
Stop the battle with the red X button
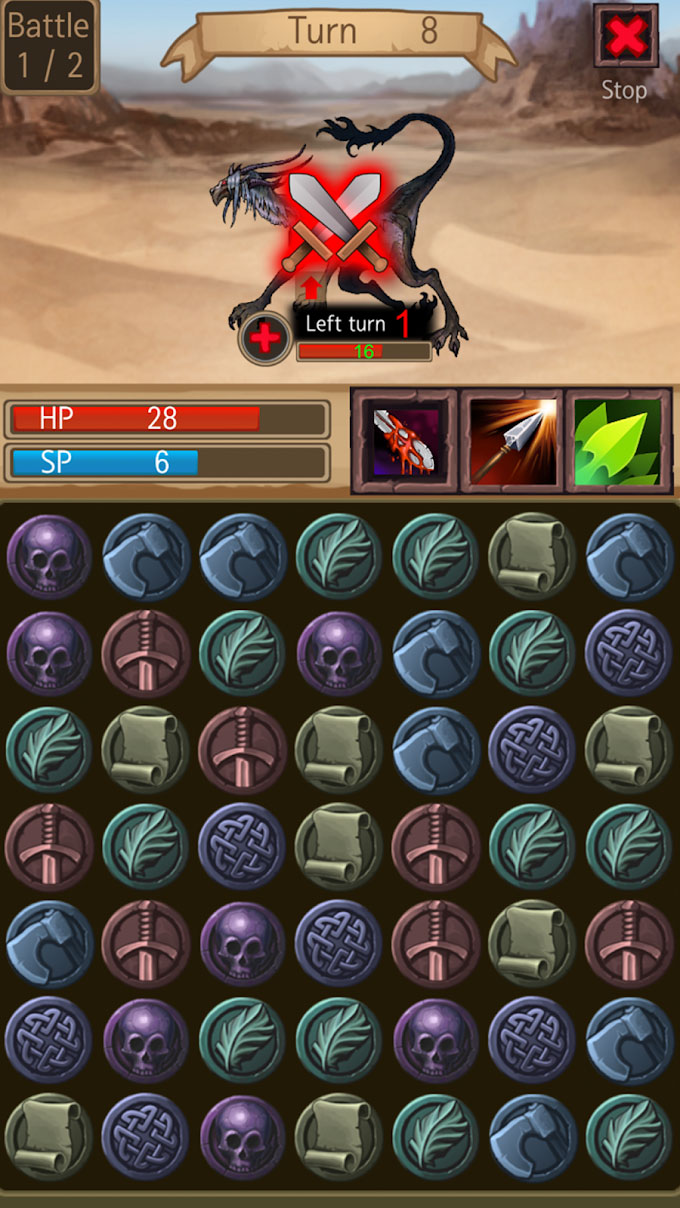pyautogui.click(x=625, y=38)
